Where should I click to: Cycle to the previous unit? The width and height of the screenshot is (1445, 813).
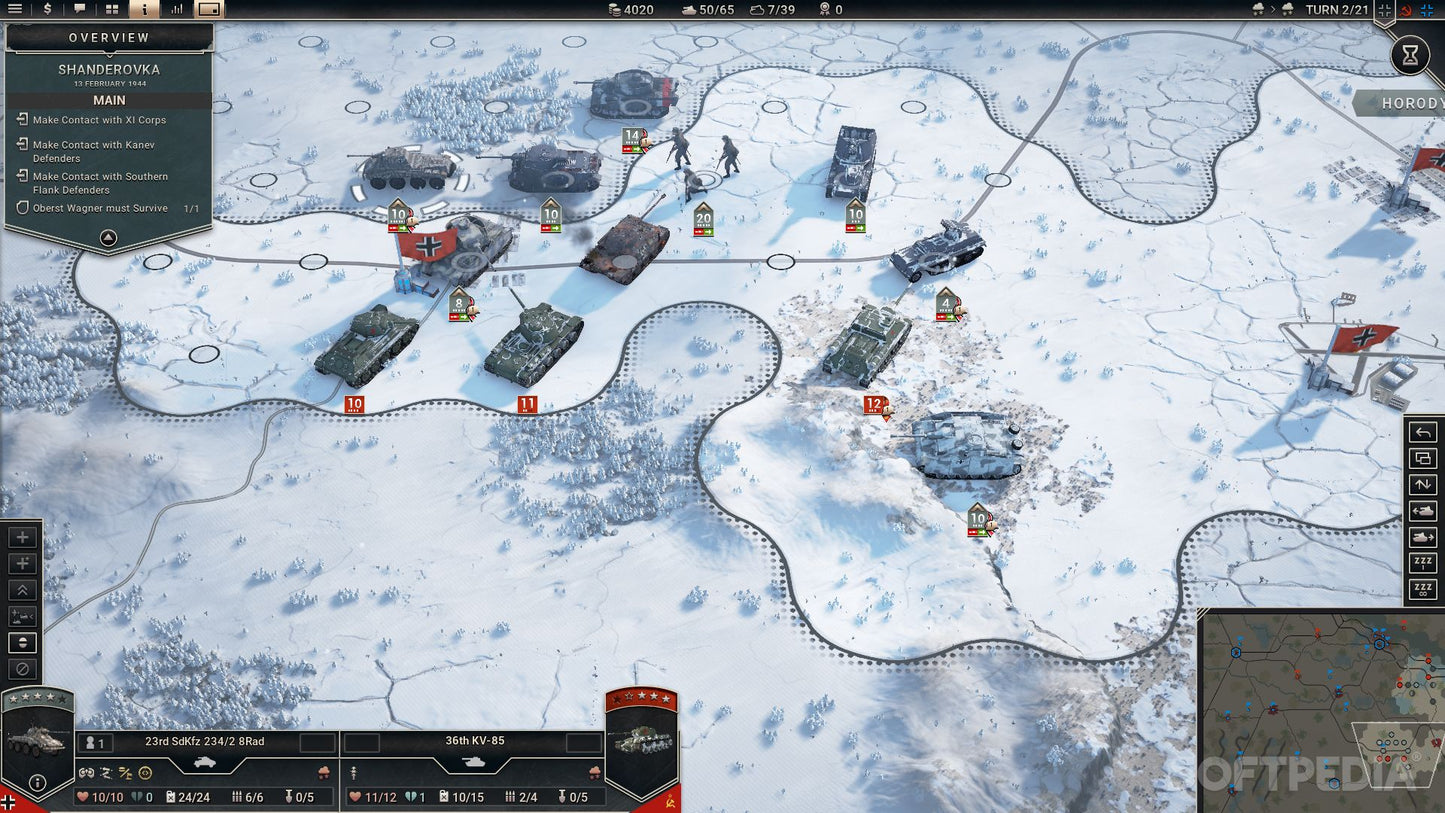1423,511
